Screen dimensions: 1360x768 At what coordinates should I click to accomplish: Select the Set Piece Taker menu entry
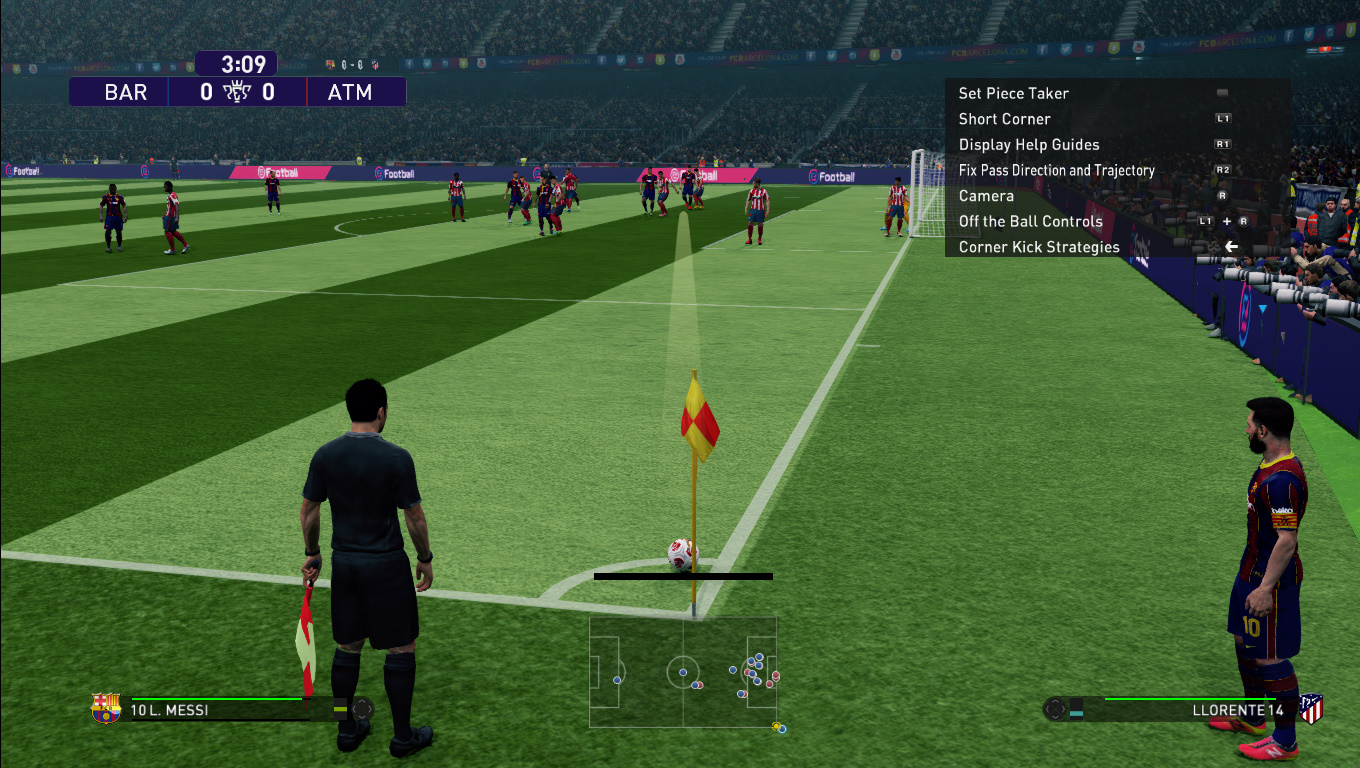point(1013,93)
